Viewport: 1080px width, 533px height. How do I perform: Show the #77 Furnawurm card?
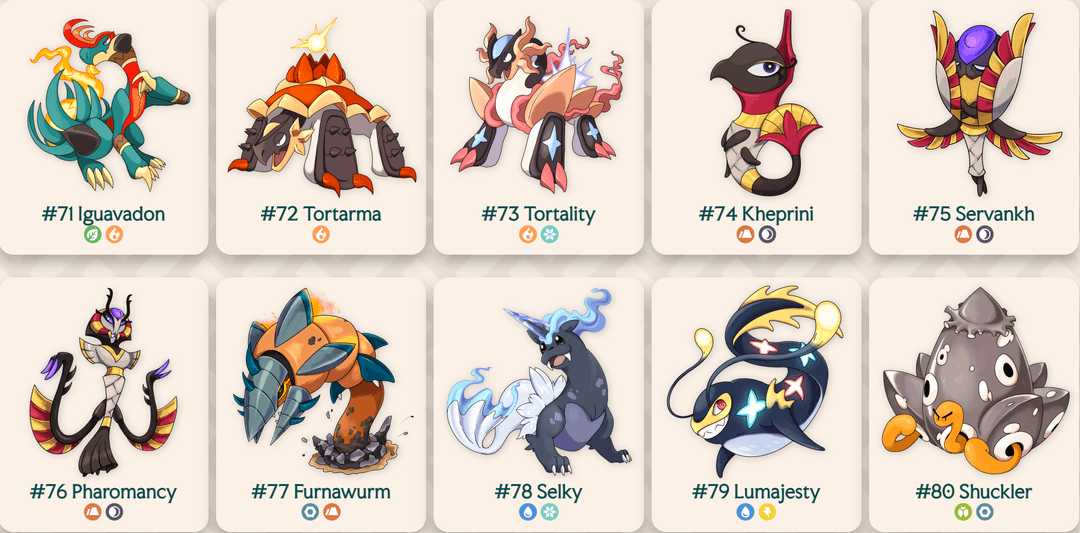pyautogui.click(x=321, y=400)
